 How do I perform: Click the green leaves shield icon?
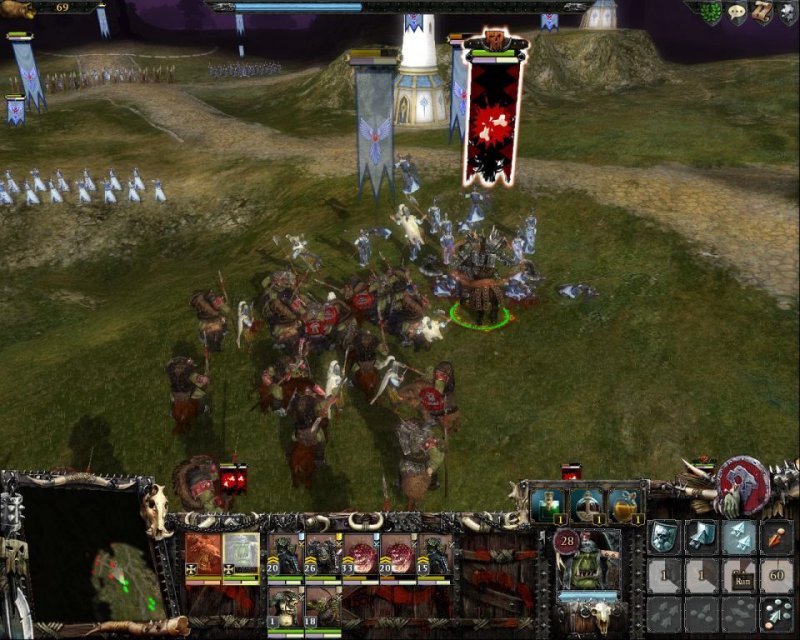point(711,12)
